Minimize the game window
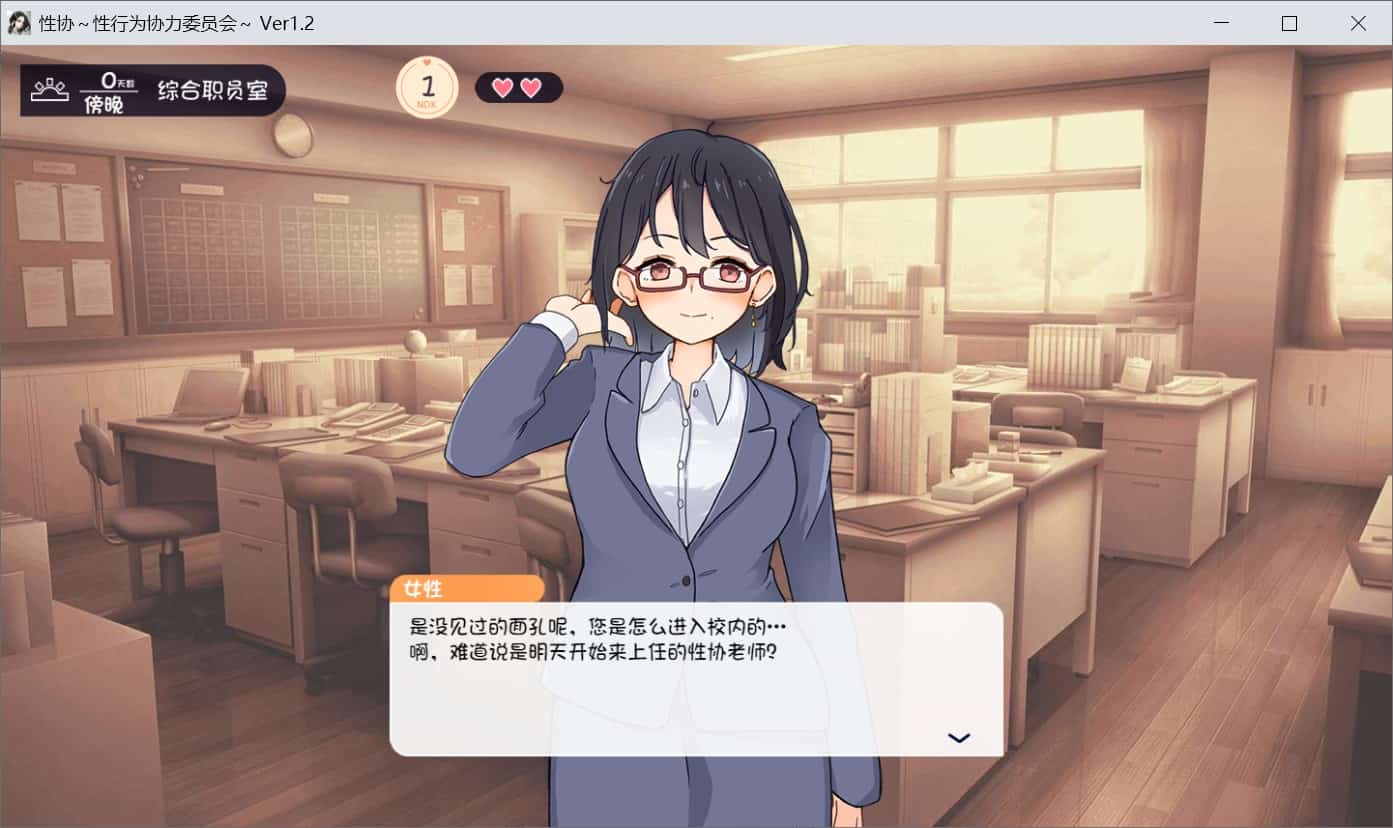 click(1221, 23)
